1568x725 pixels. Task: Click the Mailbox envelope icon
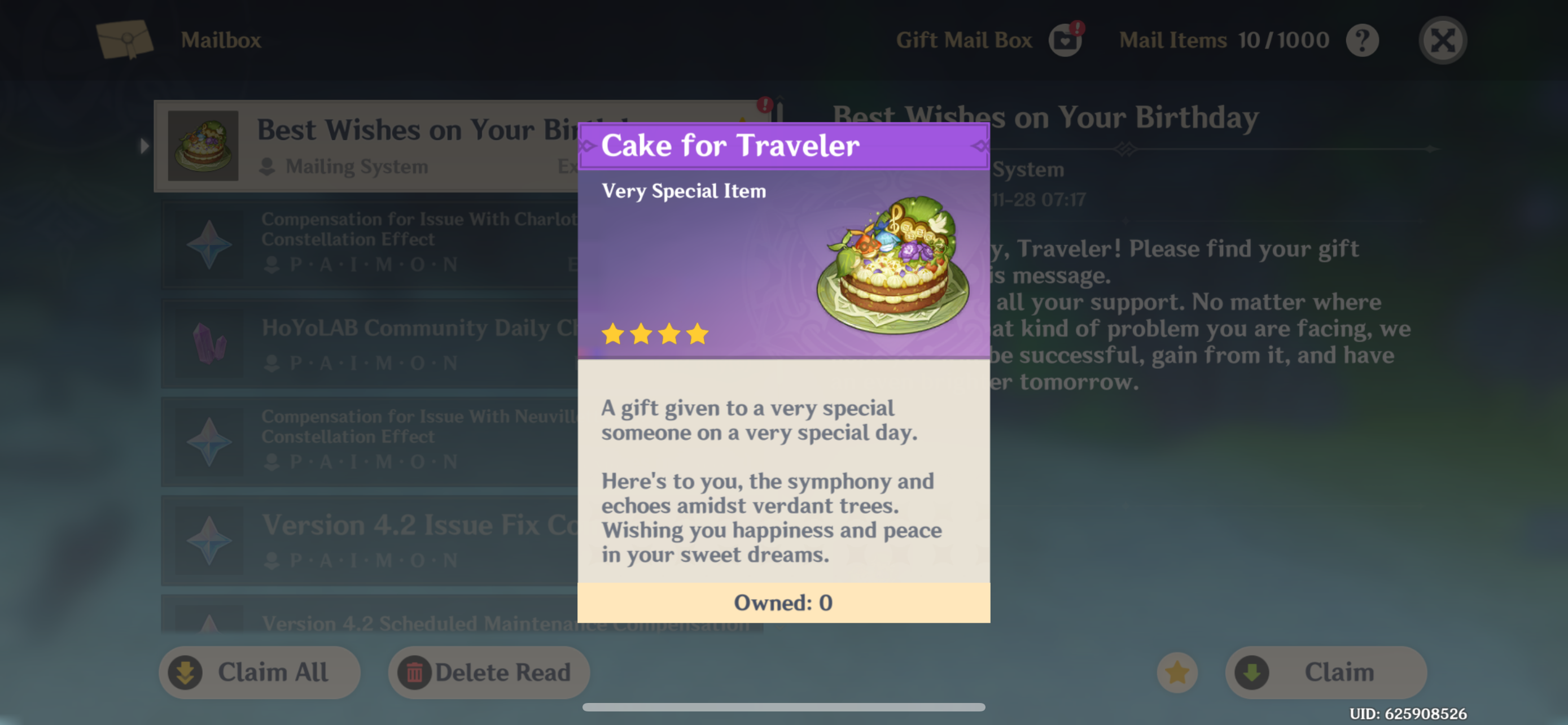tap(126, 39)
